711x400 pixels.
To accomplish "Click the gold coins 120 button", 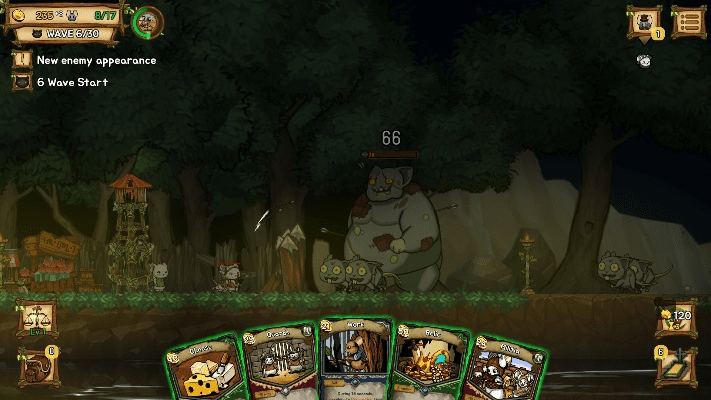I will (677, 318).
